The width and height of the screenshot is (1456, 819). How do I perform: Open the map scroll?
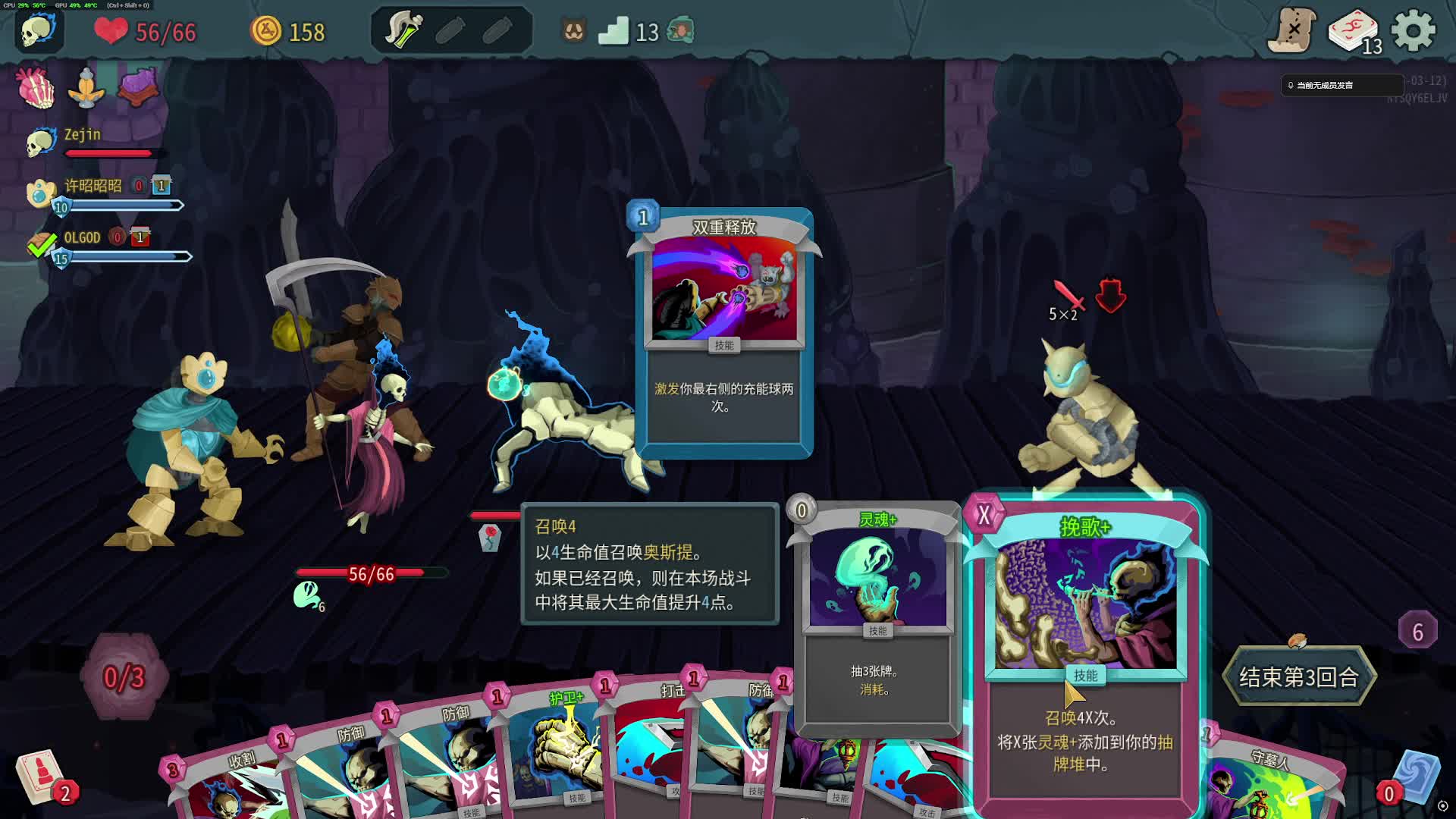click(x=1292, y=31)
